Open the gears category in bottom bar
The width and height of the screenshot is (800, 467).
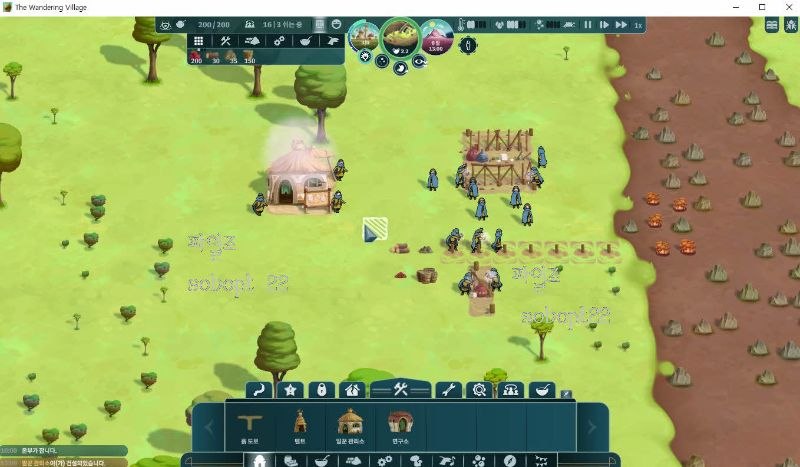pyautogui.click(x=385, y=461)
